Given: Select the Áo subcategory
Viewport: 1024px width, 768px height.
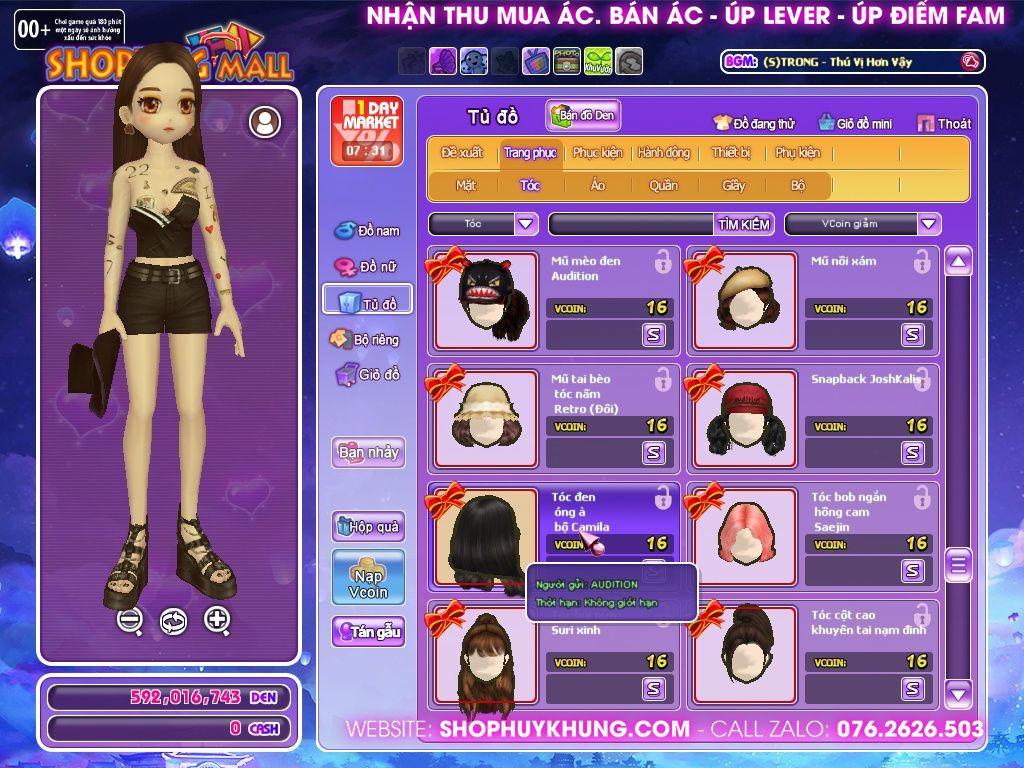Looking at the screenshot, I should (597, 185).
